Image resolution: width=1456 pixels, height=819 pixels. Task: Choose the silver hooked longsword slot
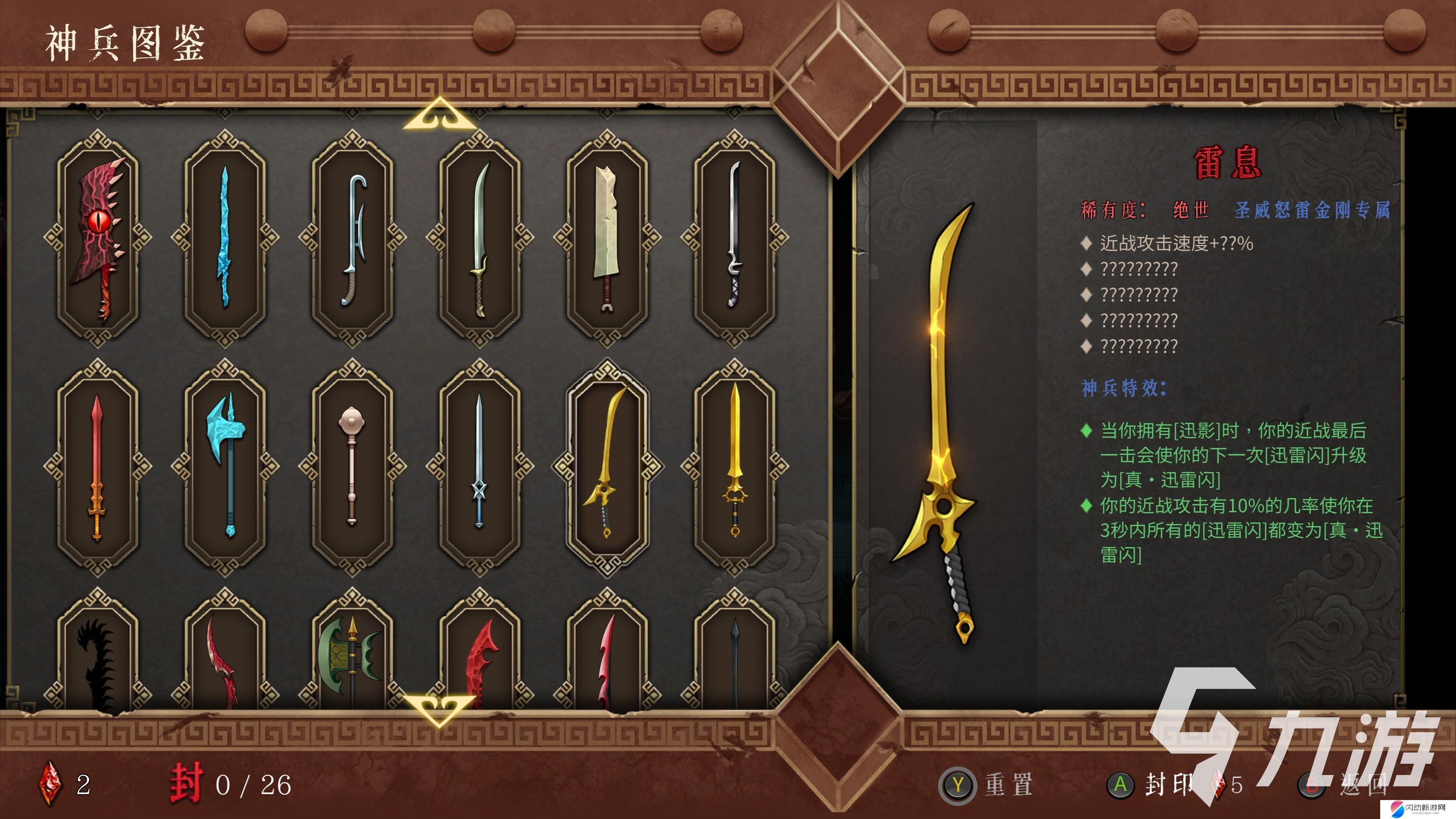(x=734, y=238)
